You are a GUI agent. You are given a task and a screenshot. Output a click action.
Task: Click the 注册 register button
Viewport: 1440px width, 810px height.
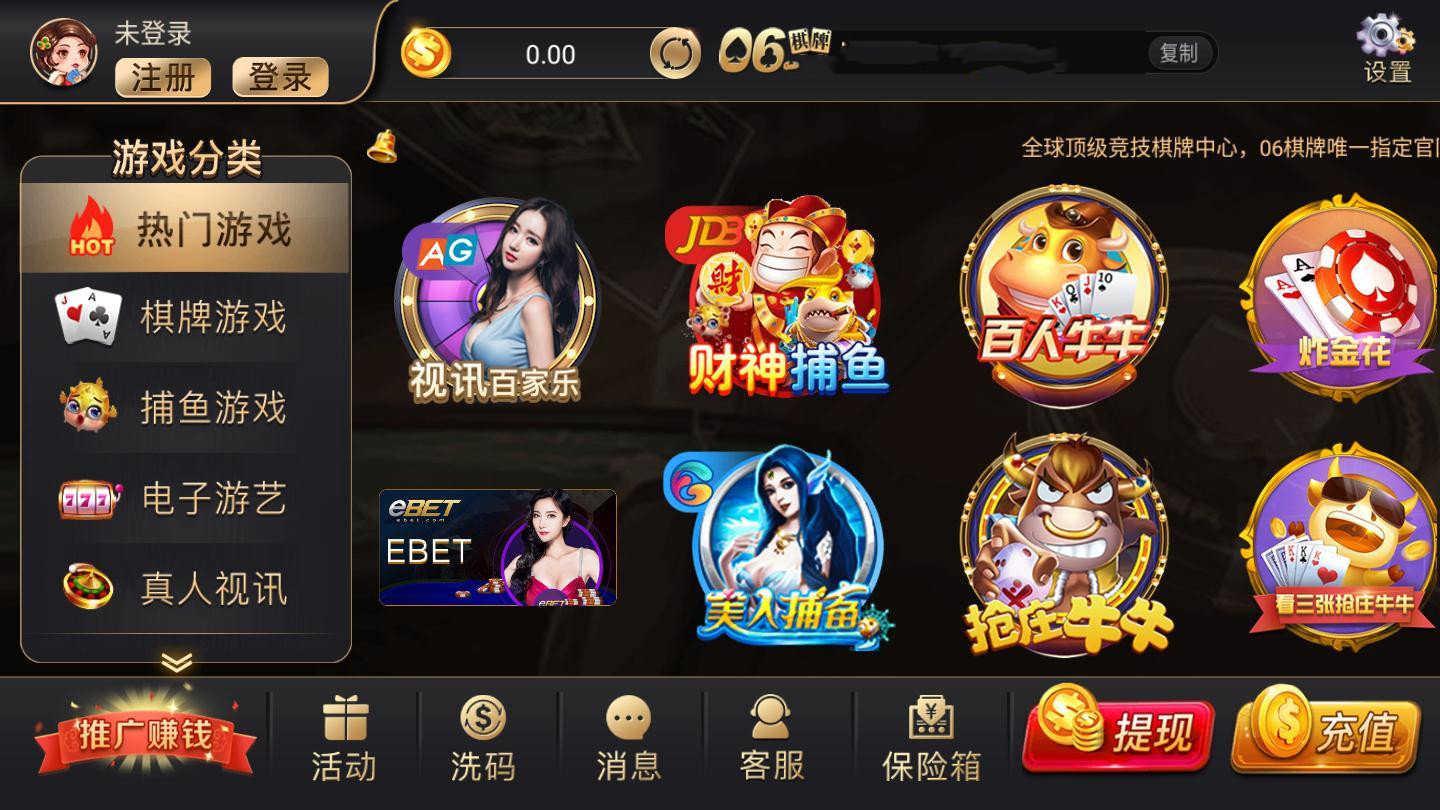pyautogui.click(x=163, y=78)
